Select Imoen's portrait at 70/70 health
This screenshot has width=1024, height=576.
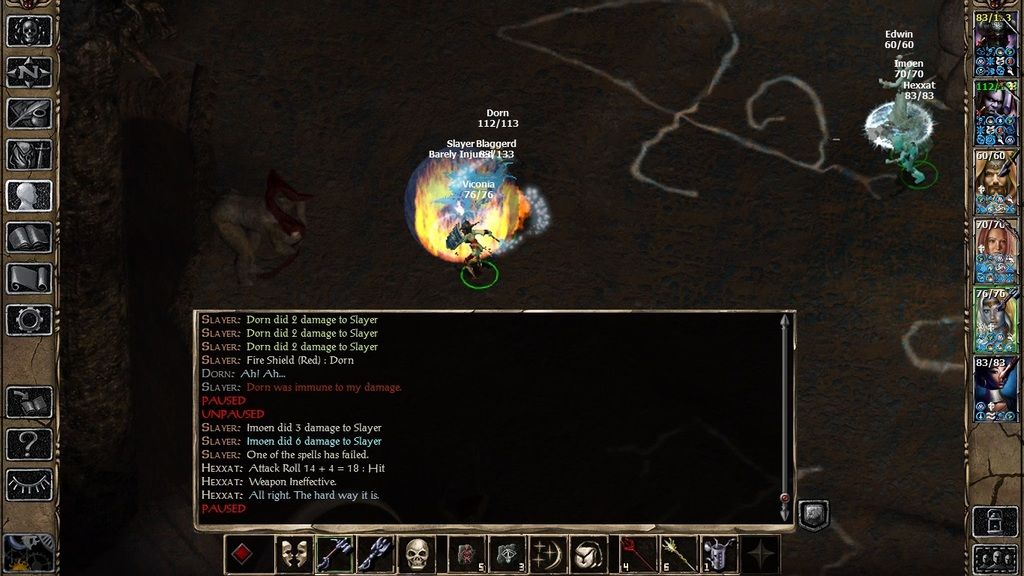[996, 250]
